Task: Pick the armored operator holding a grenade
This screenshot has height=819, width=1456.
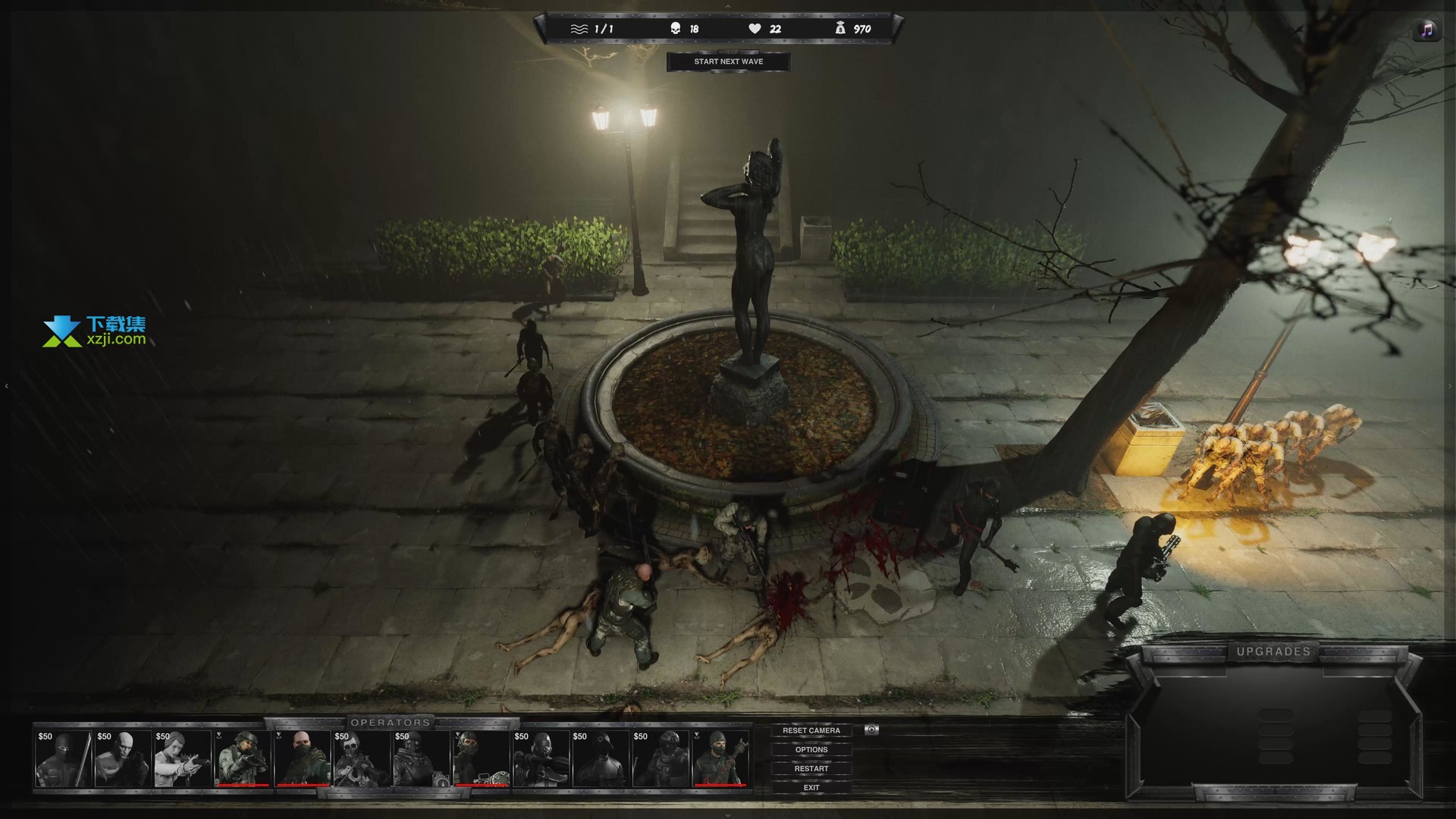Action: pos(422,758)
